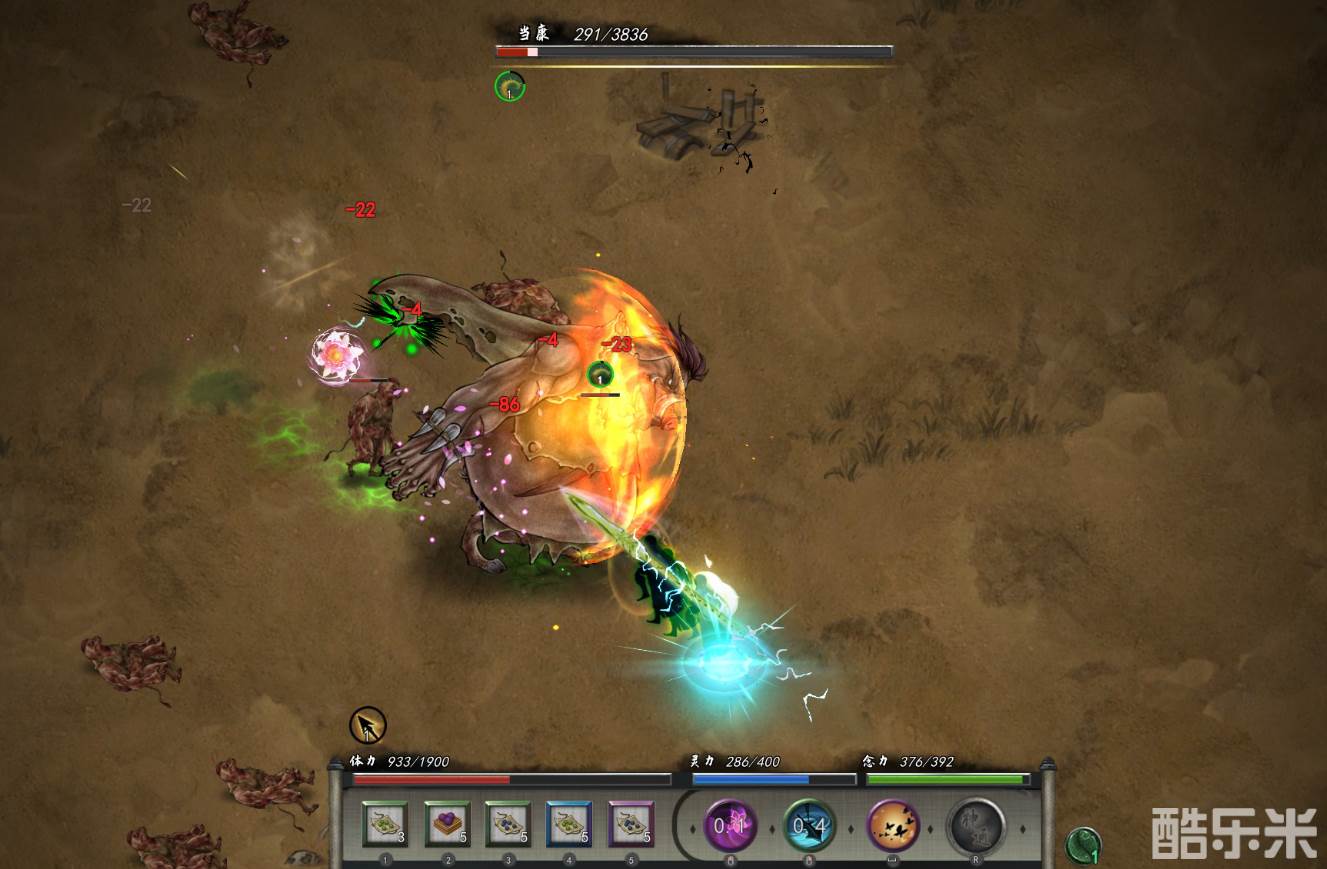This screenshot has height=869, width=1327.
Task: Trigger the teal sword skill
Action: (x=809, y=826)
